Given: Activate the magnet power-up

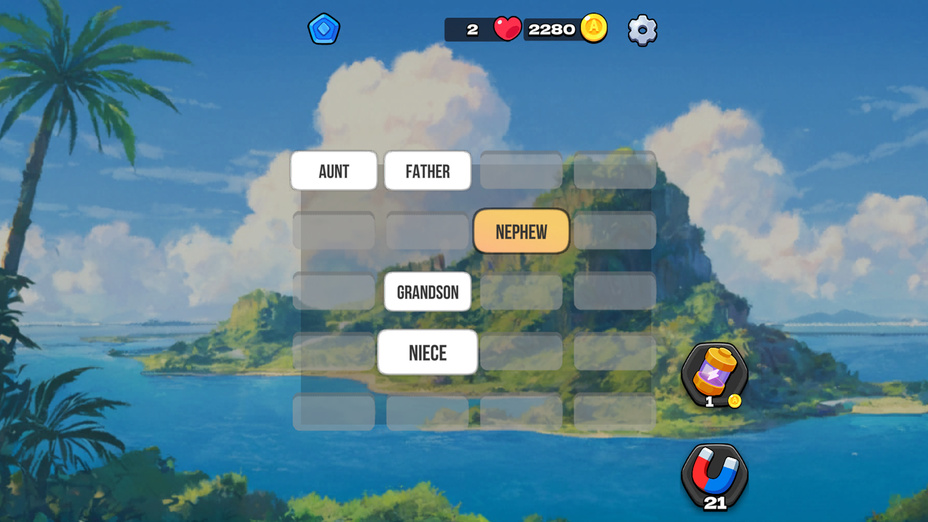Looking at the screenshot, I should tap(714, 474).
